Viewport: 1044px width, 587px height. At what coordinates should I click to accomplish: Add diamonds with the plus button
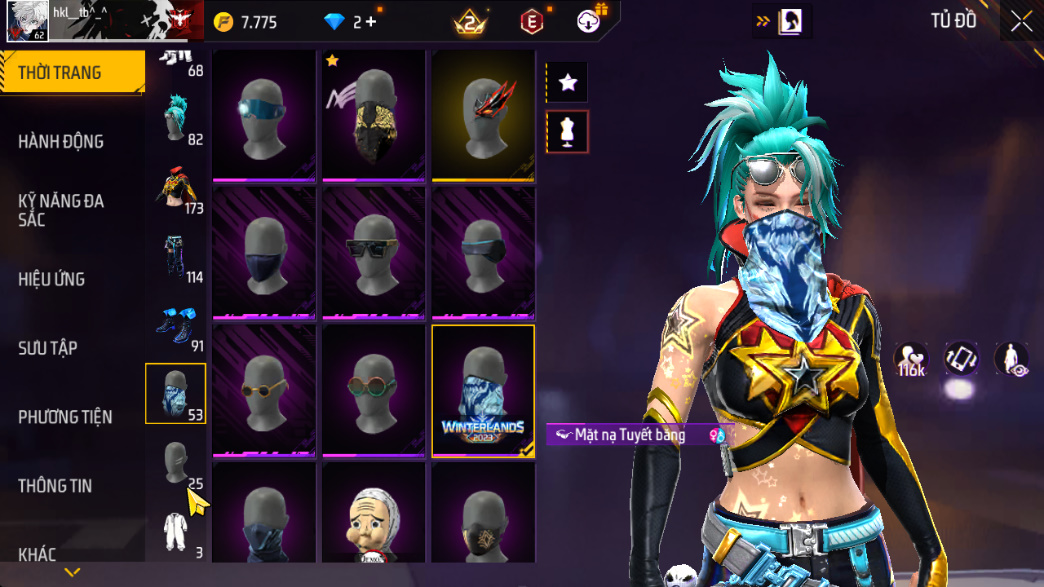pyautogui.click(x=371, y=22)
